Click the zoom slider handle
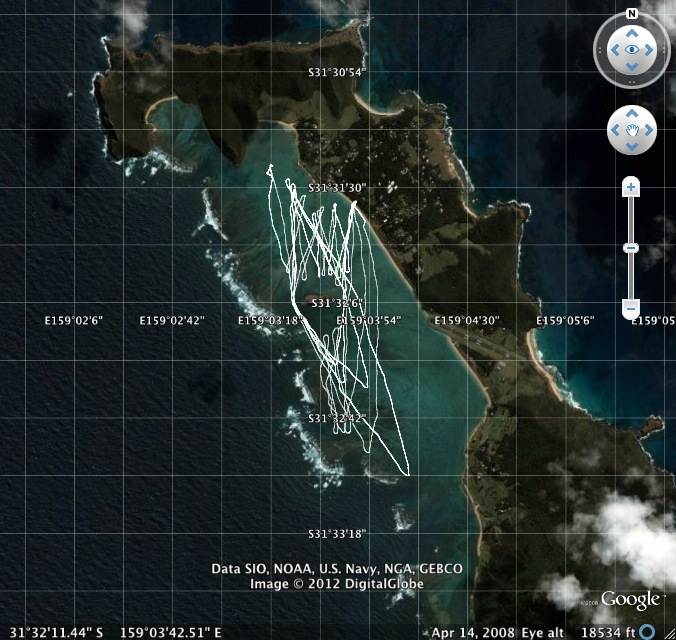This screenshot has width=676, height=640. [631, 247]
